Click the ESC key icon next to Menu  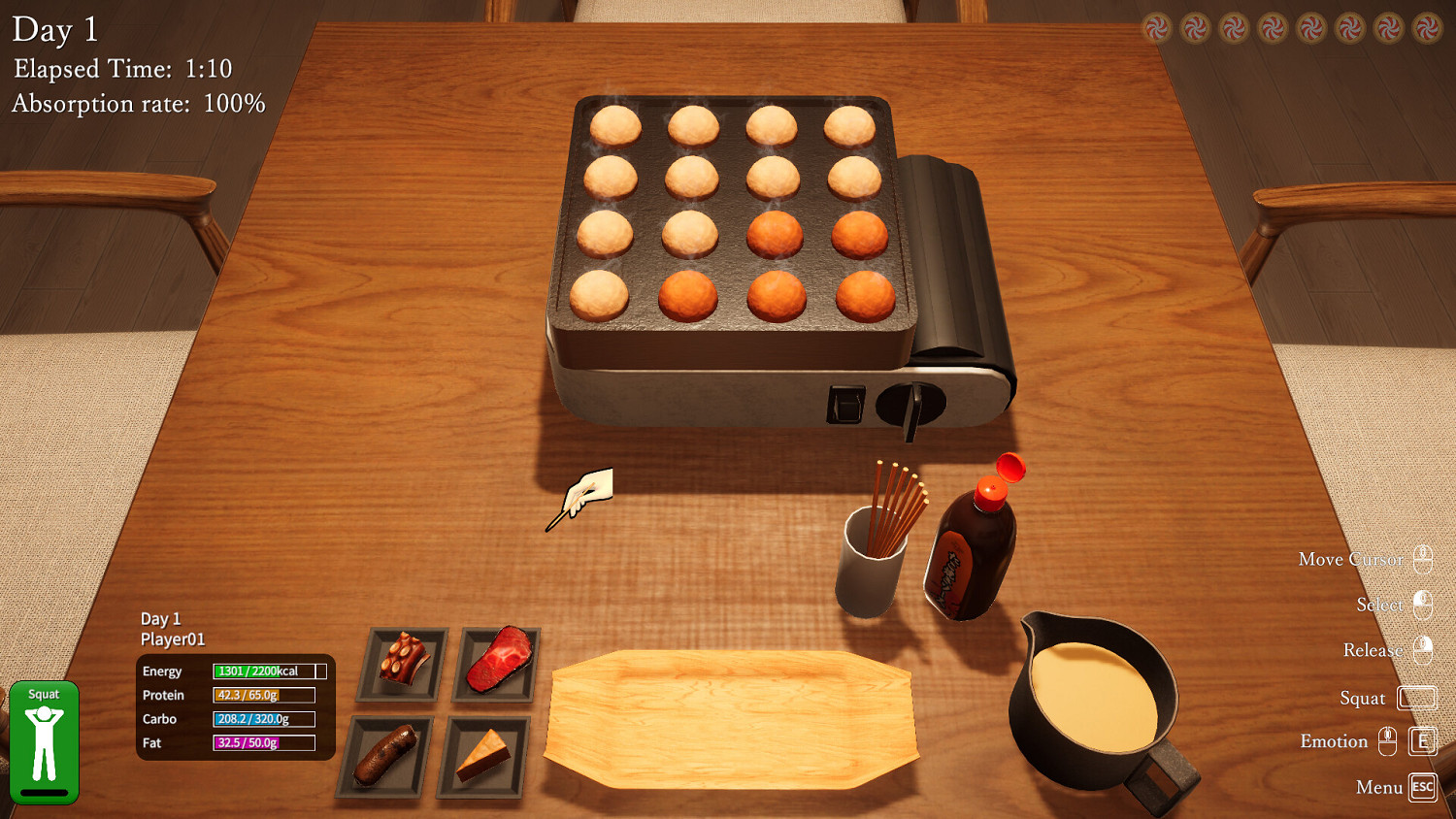(x=1421, y=788)
